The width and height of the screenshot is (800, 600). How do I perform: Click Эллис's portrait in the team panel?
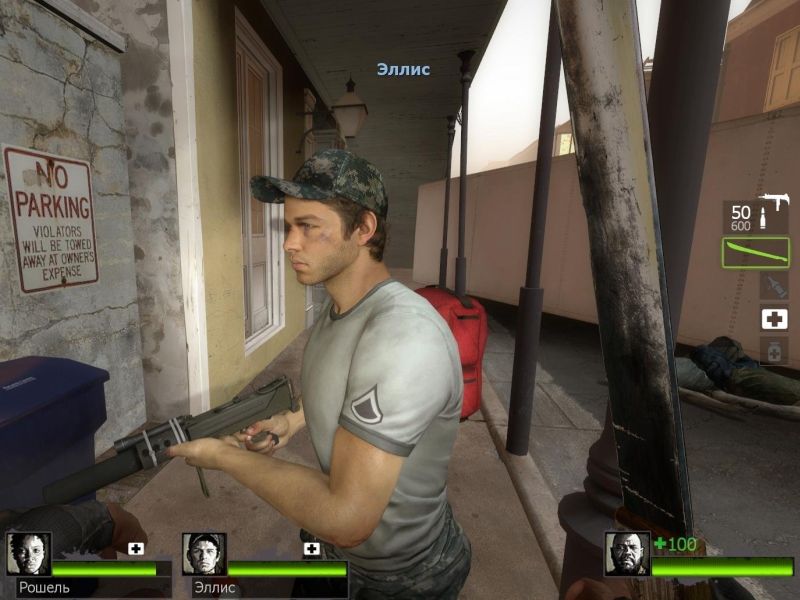(204, 554)
